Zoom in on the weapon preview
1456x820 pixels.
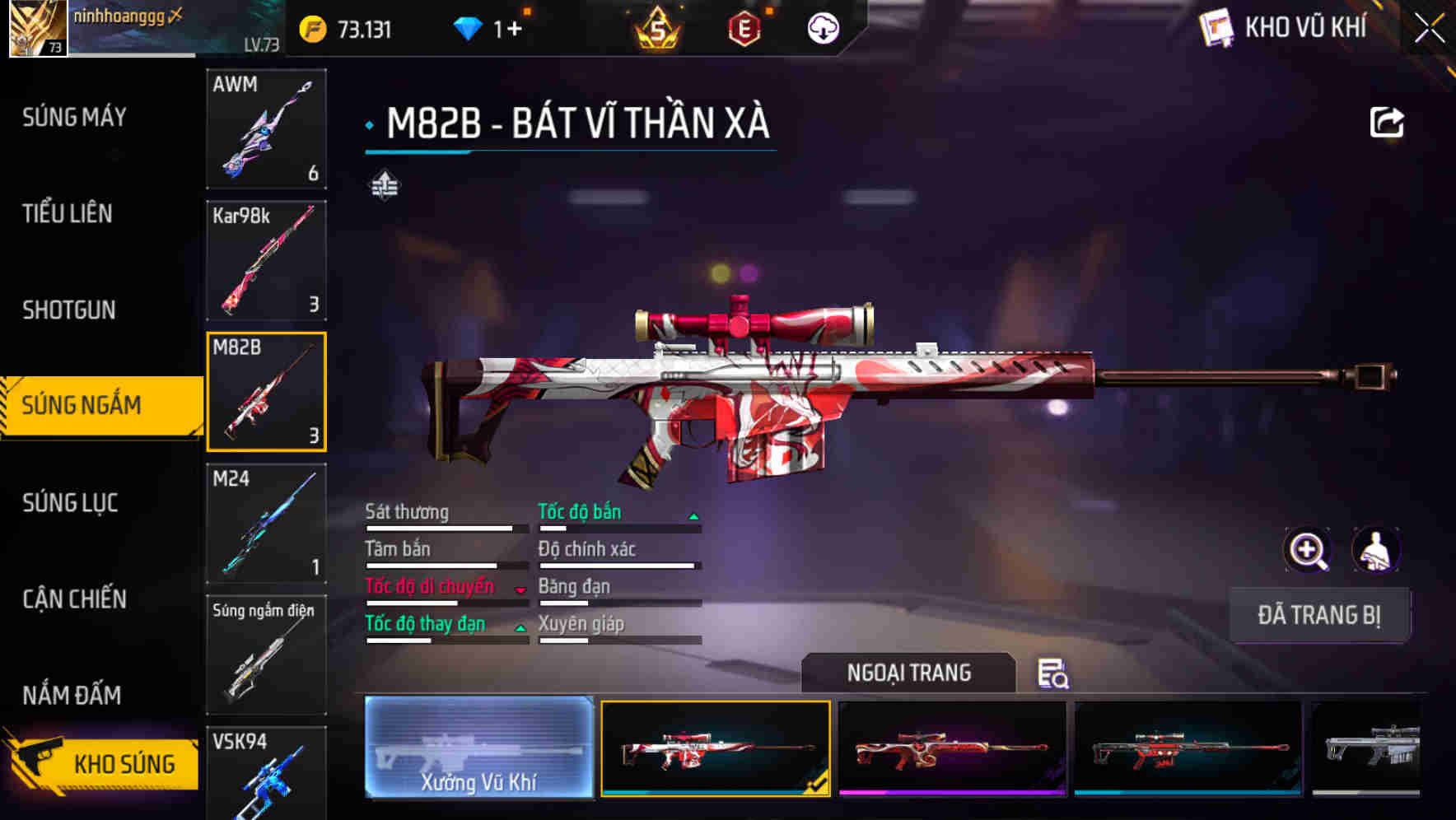click(x=1306, y=550)
